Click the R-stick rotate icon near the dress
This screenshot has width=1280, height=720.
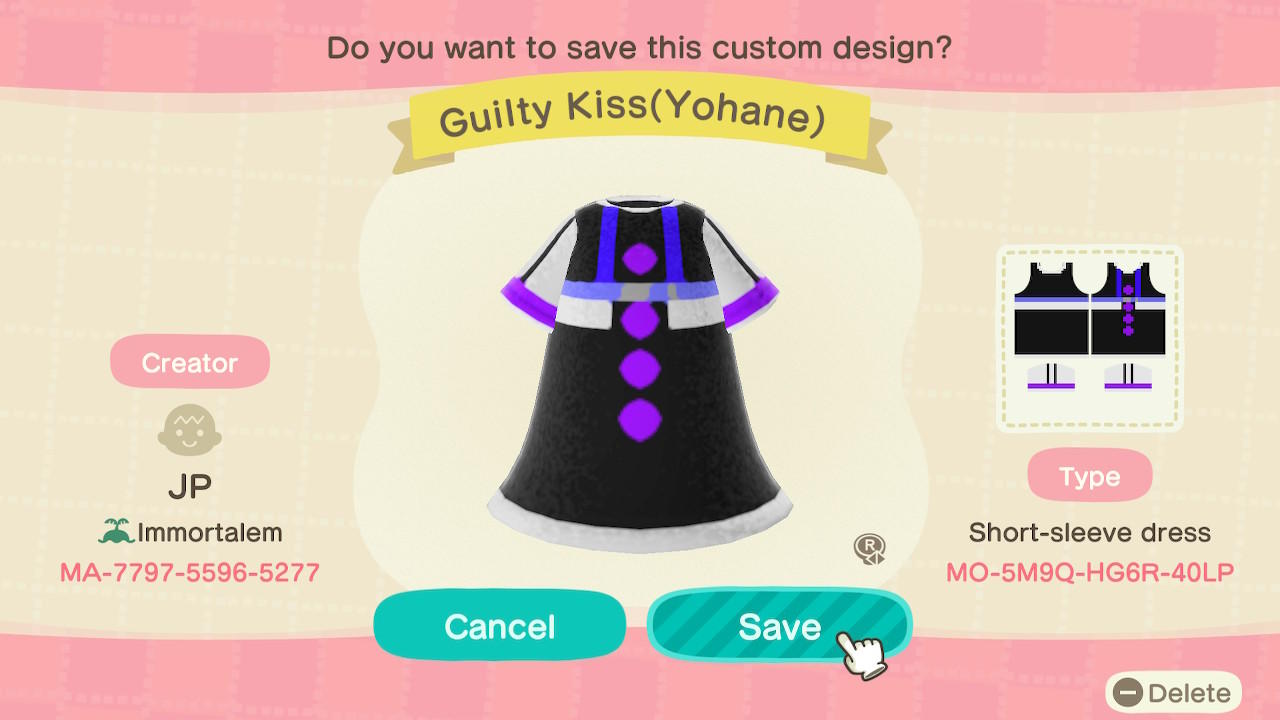pos(870,549)
